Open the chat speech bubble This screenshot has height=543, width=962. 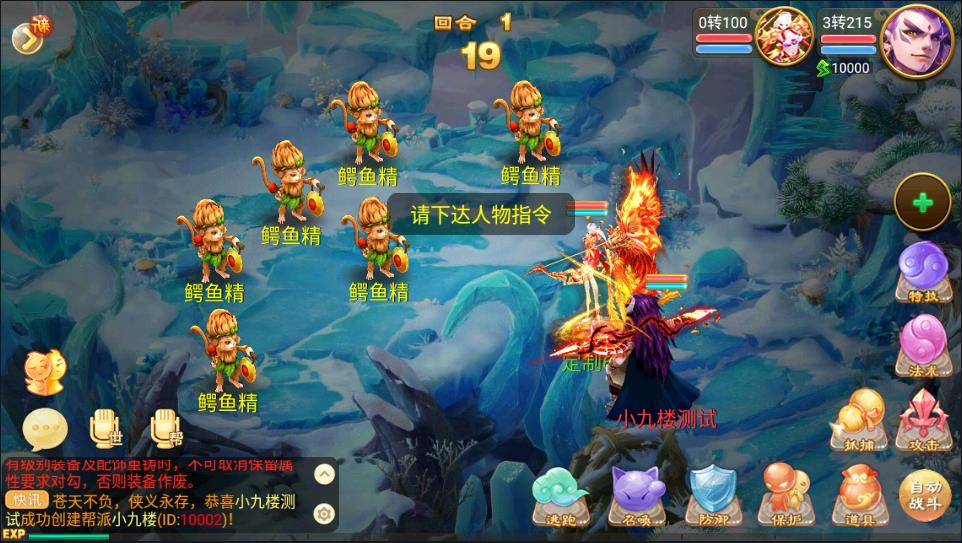click(x=45, y=428)
